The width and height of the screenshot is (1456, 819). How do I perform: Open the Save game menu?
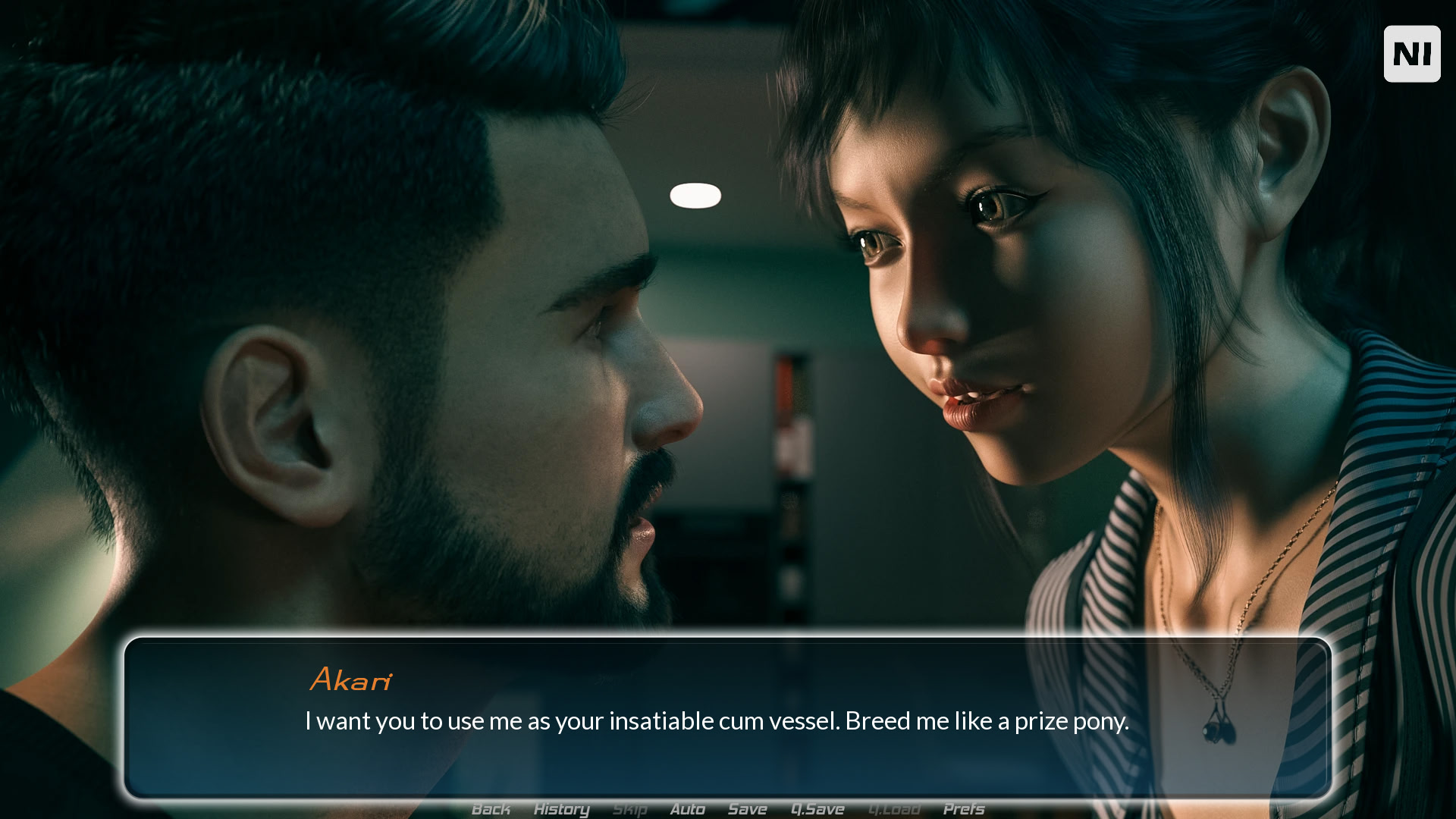coord(747,809)
